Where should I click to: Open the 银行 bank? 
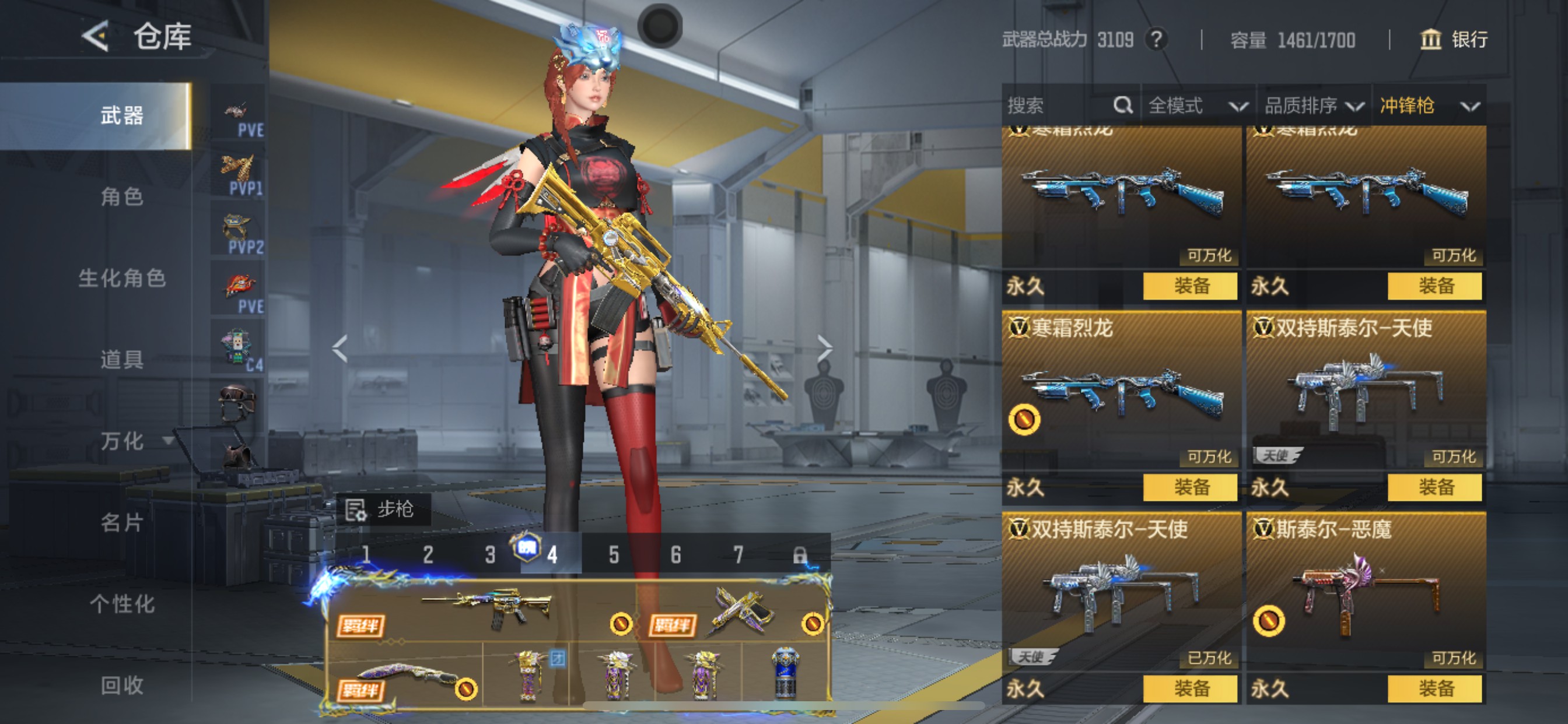pos(1455,40)
